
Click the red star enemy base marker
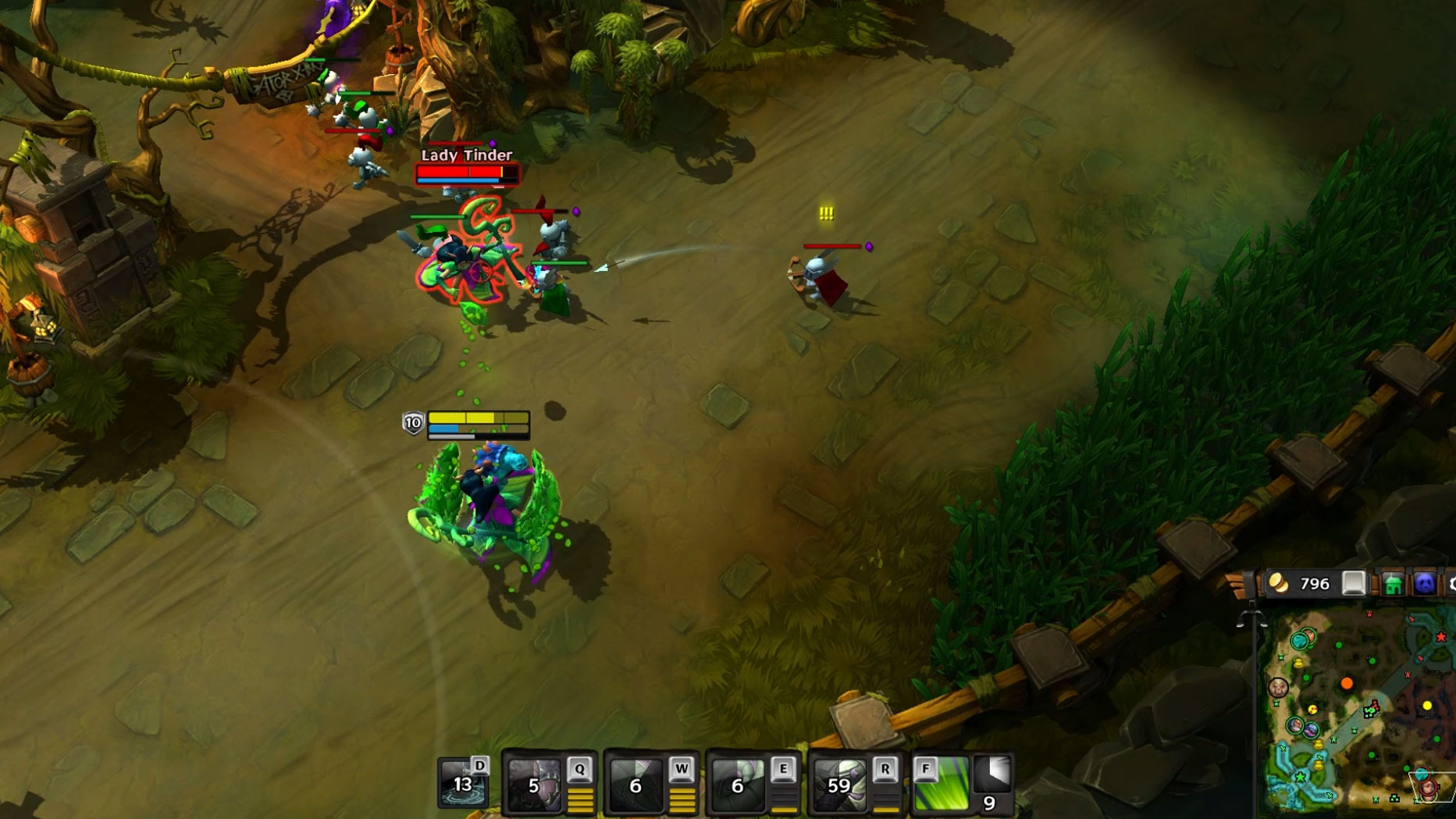1441,638
